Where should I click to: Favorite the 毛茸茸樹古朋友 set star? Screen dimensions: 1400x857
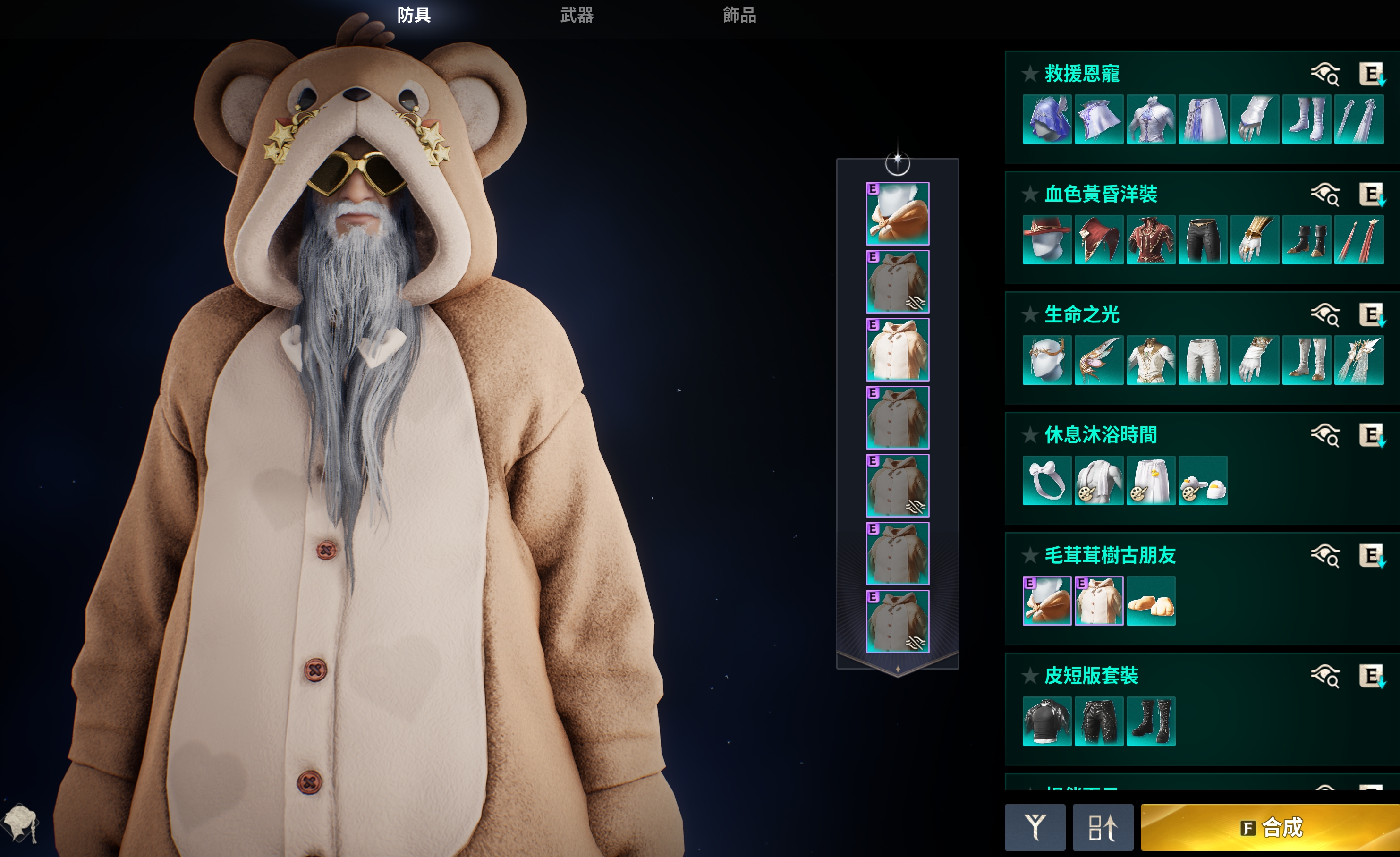[1029, 556]
